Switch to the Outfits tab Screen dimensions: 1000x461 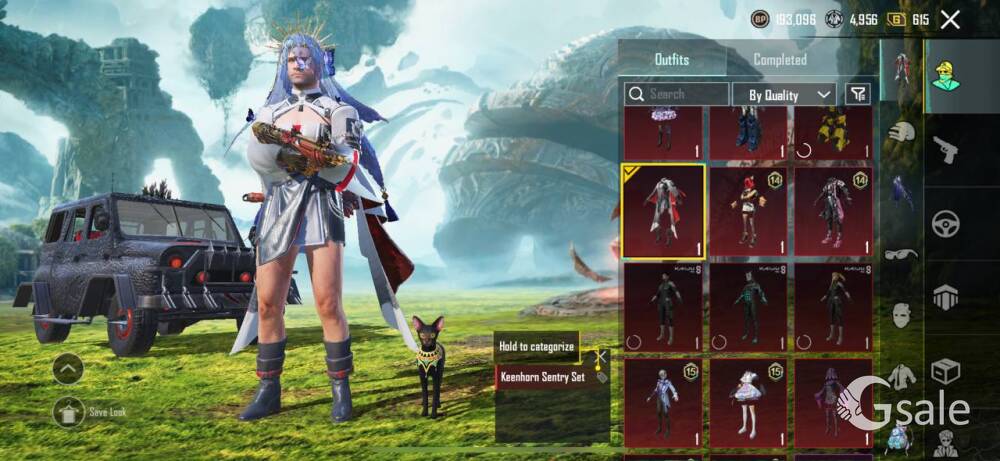click(x=671, y=59)
